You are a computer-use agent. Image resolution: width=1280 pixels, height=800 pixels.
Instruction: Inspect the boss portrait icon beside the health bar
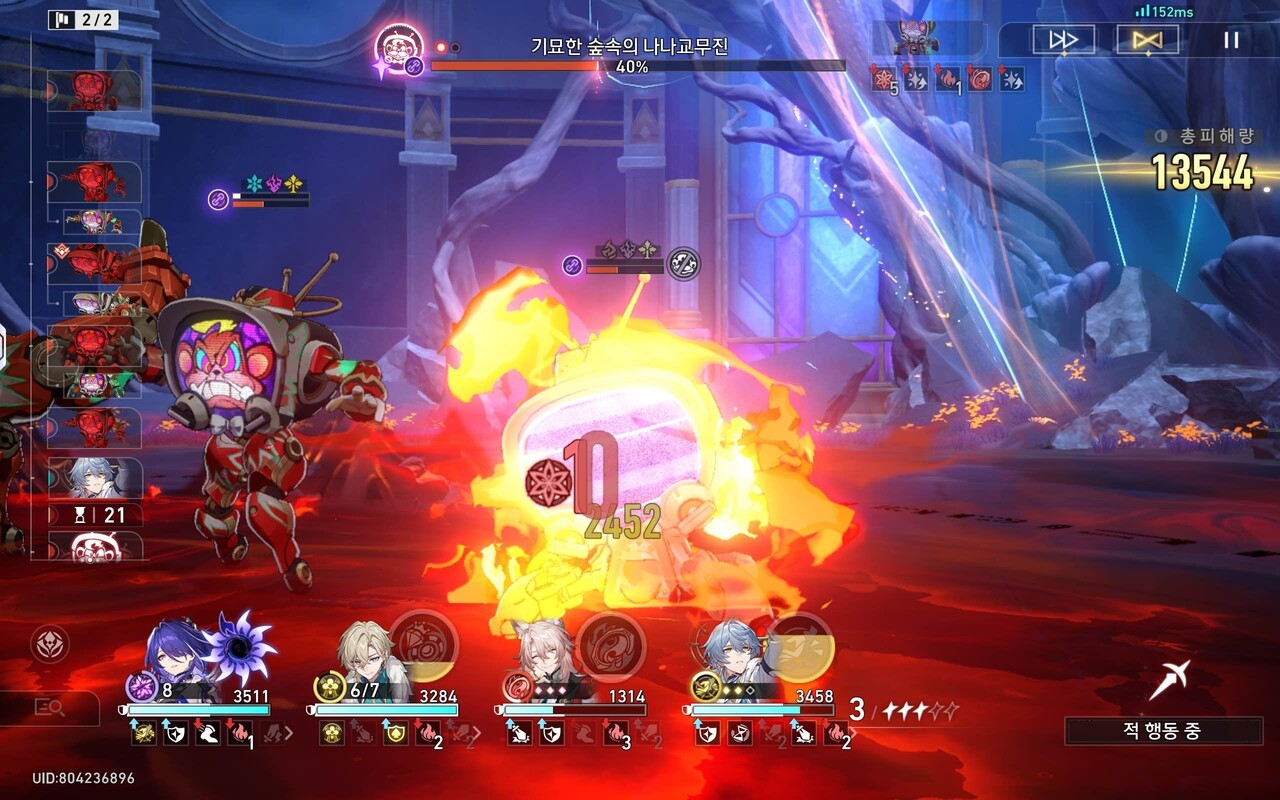point(399,49)
